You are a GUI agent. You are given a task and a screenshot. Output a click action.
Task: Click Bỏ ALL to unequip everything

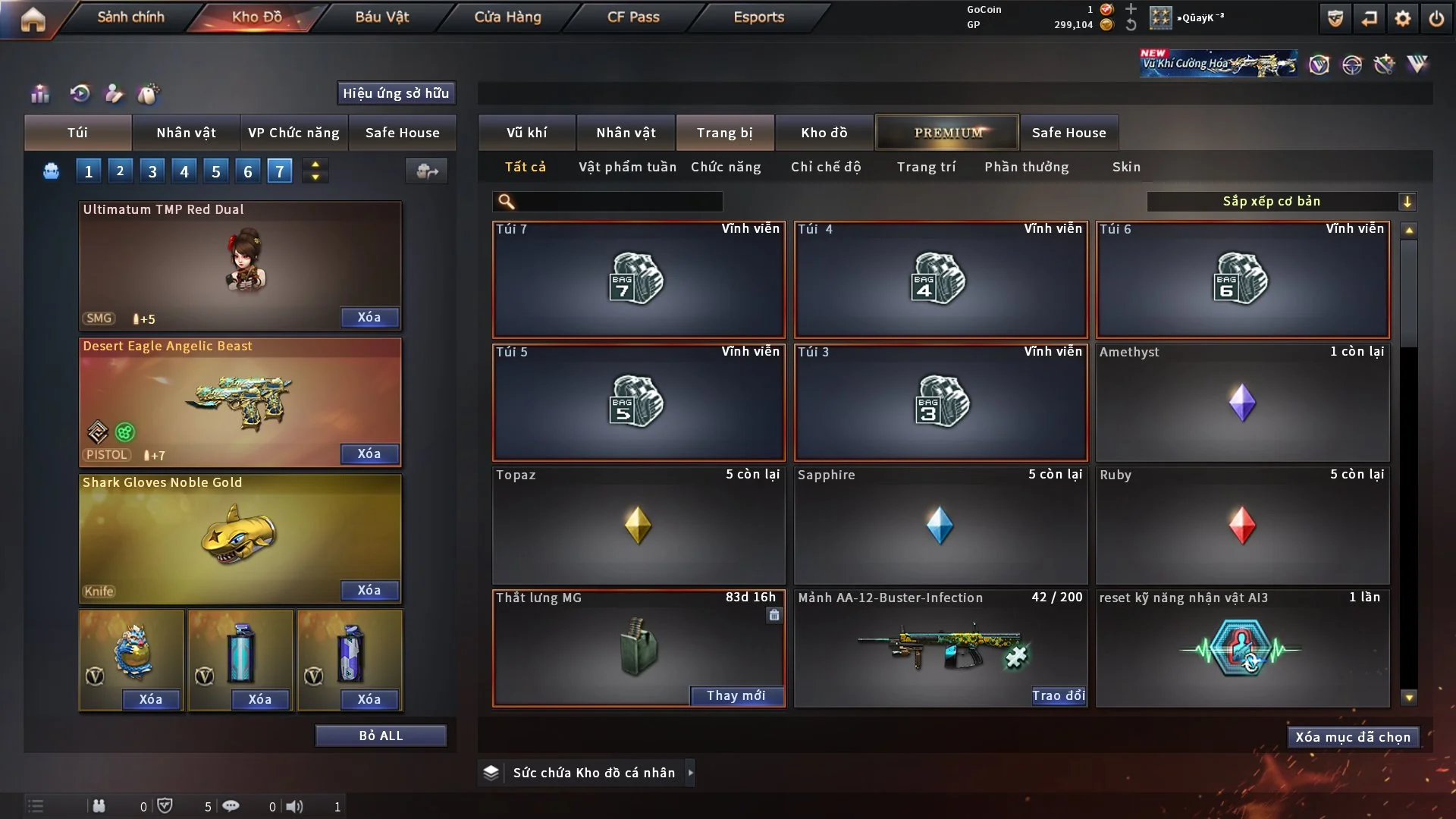381,736
